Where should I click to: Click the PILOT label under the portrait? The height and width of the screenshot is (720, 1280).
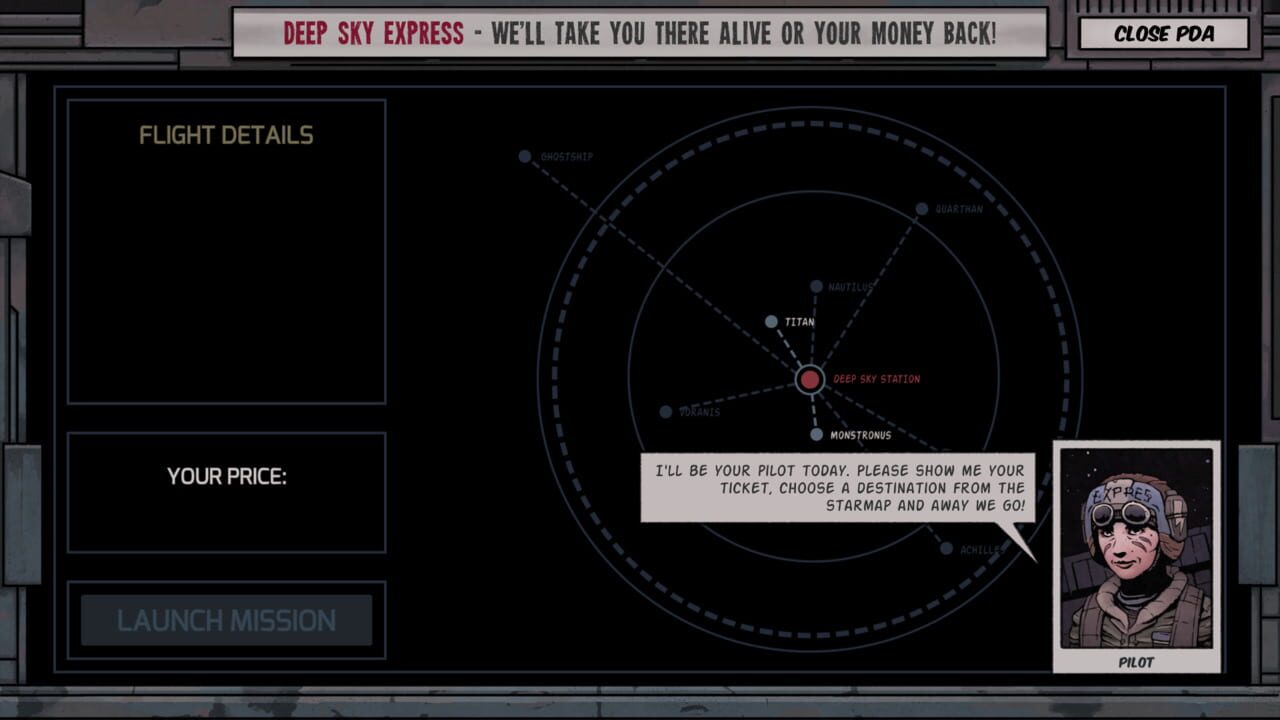[x=1137, y=662]
